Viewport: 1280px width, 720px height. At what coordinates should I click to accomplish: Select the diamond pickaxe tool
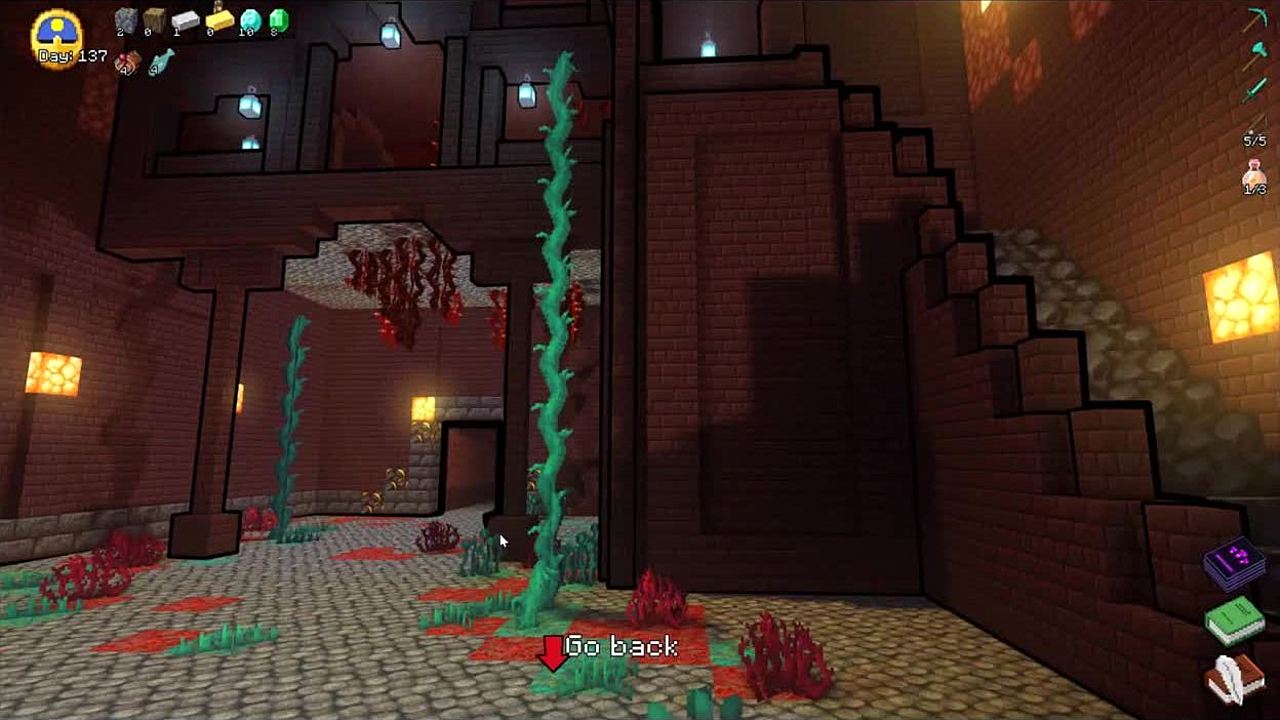pyautogui.click(x=1256, y=20)
